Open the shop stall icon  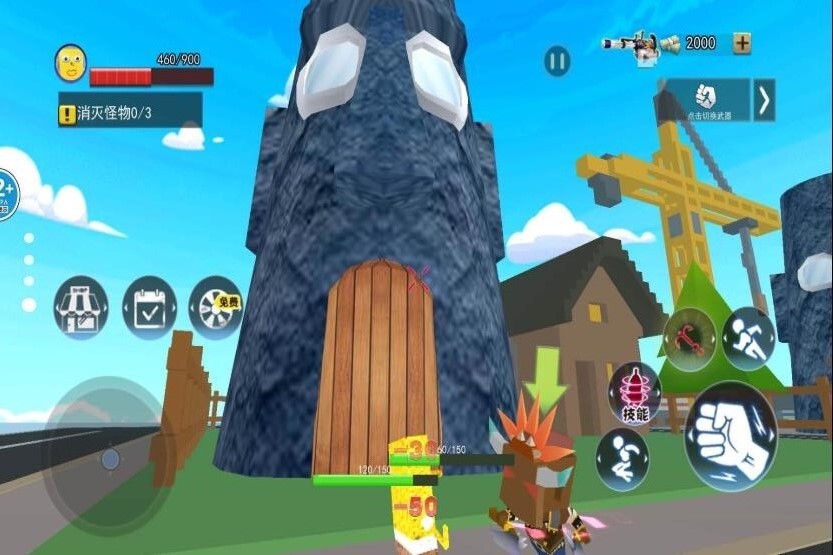81,308
